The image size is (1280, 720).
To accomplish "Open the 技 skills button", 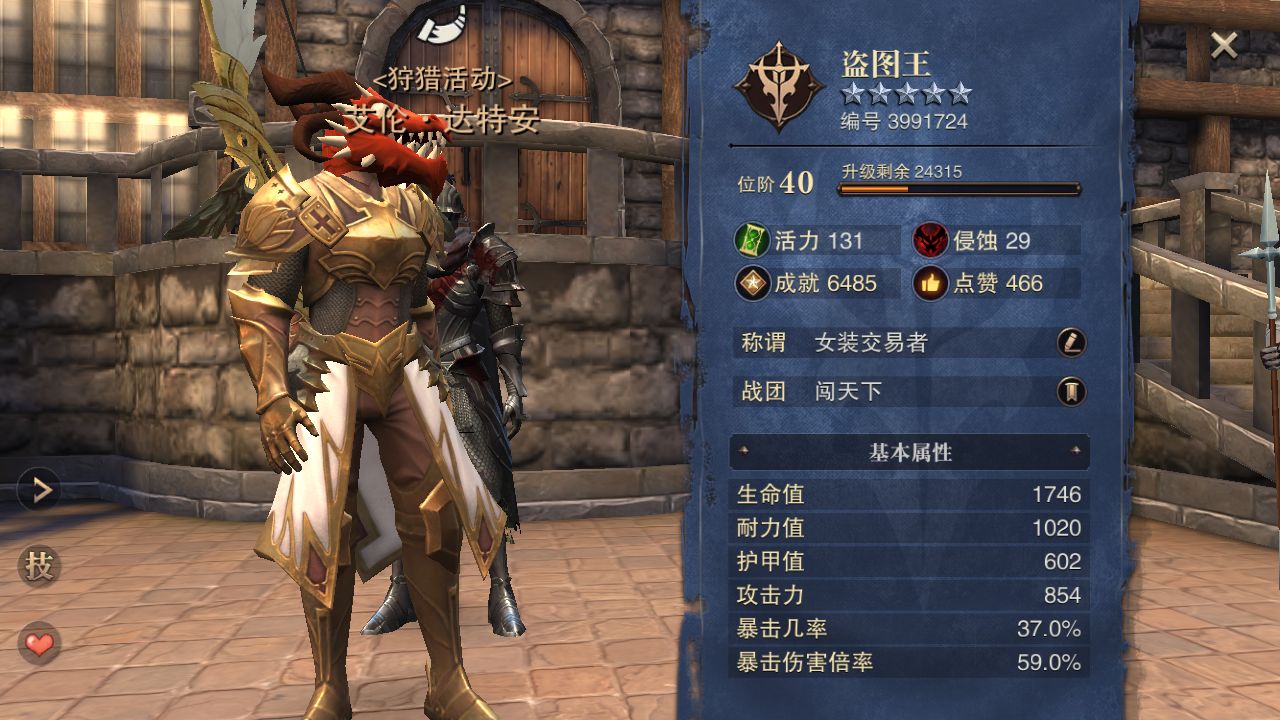I will tap(39, 567).
